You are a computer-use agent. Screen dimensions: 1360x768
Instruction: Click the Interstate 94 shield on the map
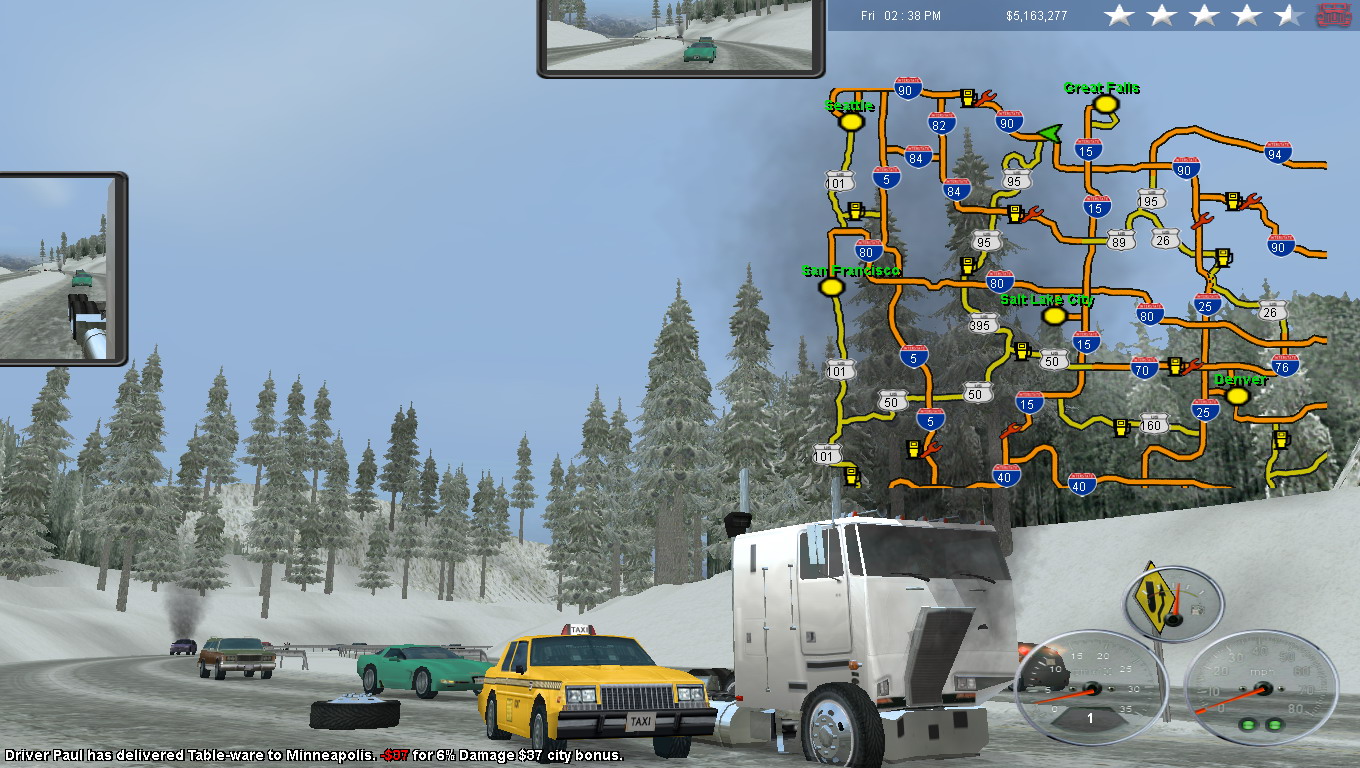click(1274, 152)
